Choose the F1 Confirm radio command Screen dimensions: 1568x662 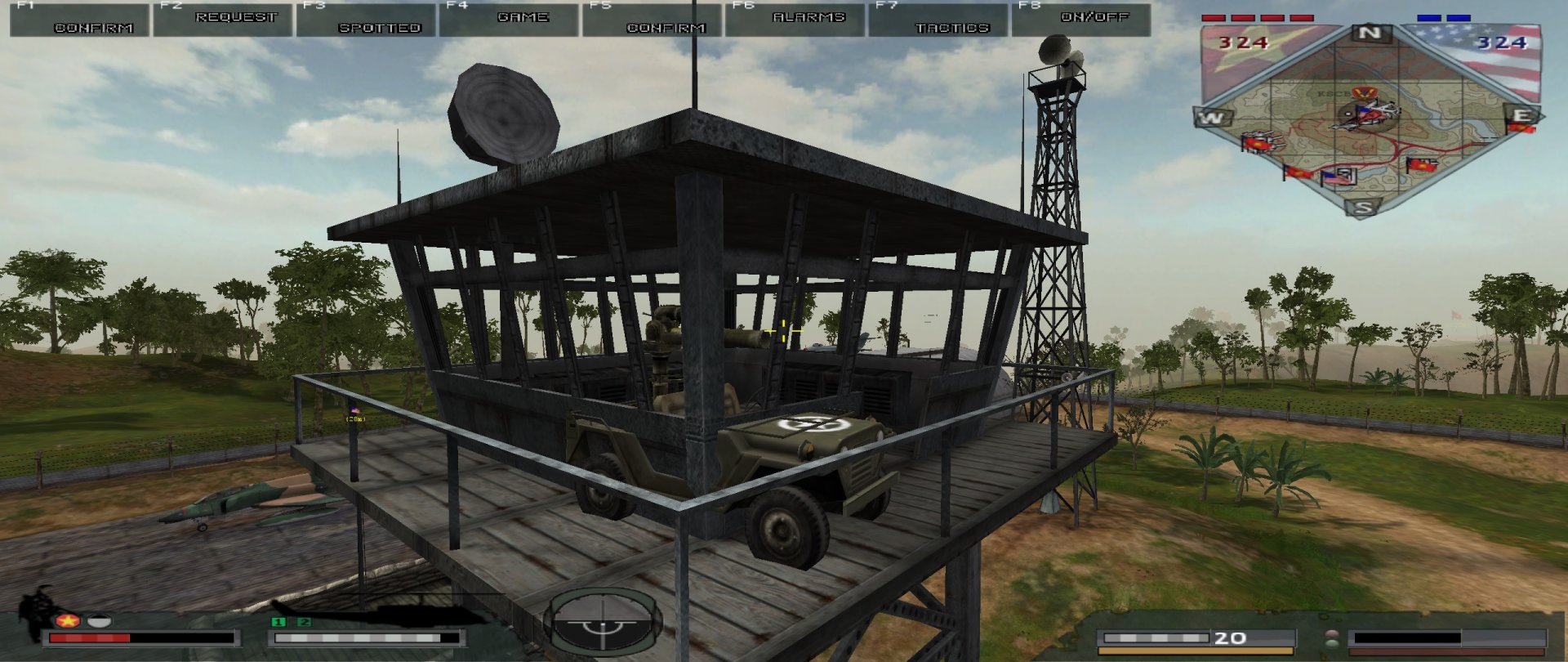point(79,20)
